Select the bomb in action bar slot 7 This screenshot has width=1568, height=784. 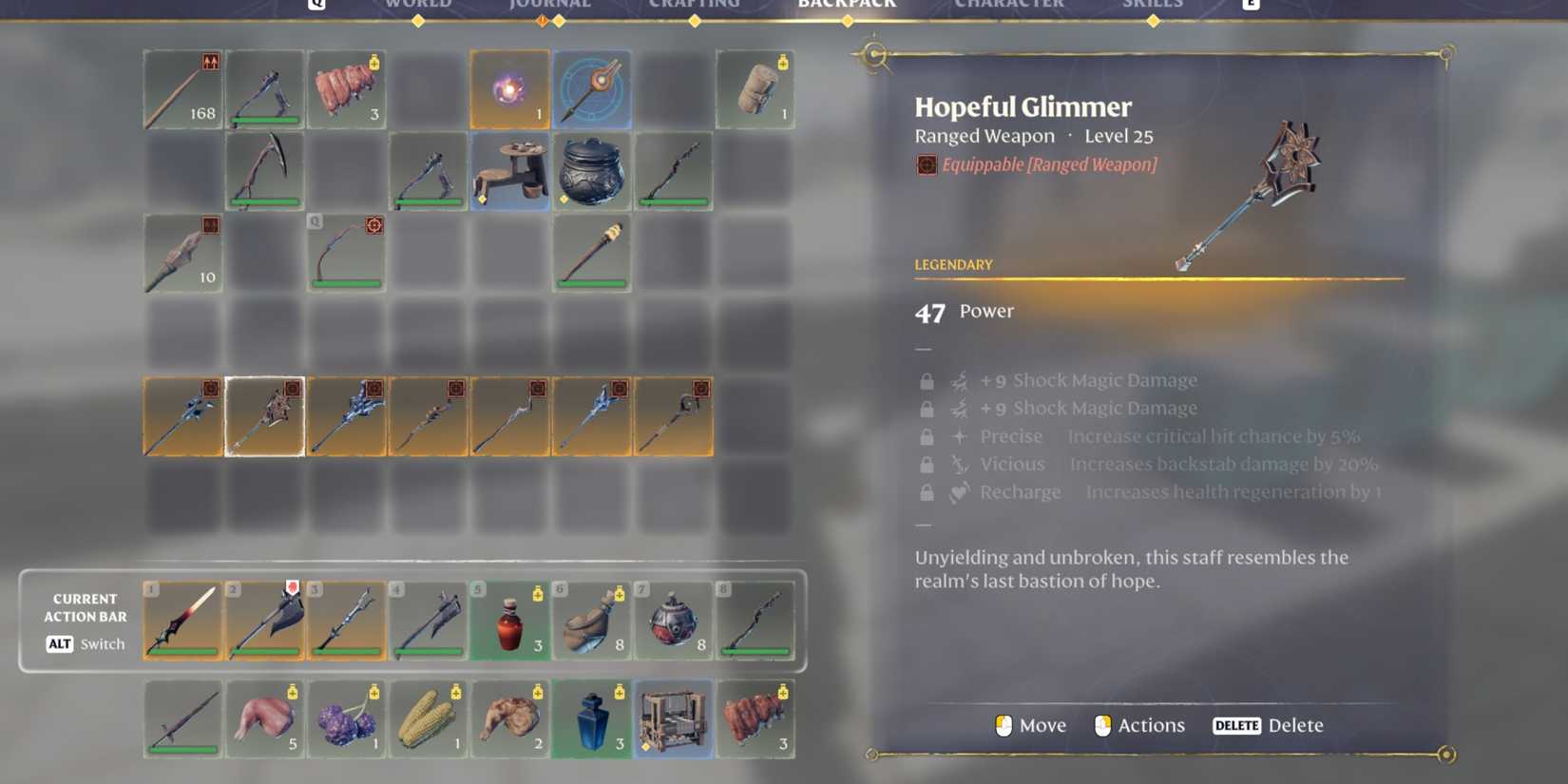coord(673,620)
